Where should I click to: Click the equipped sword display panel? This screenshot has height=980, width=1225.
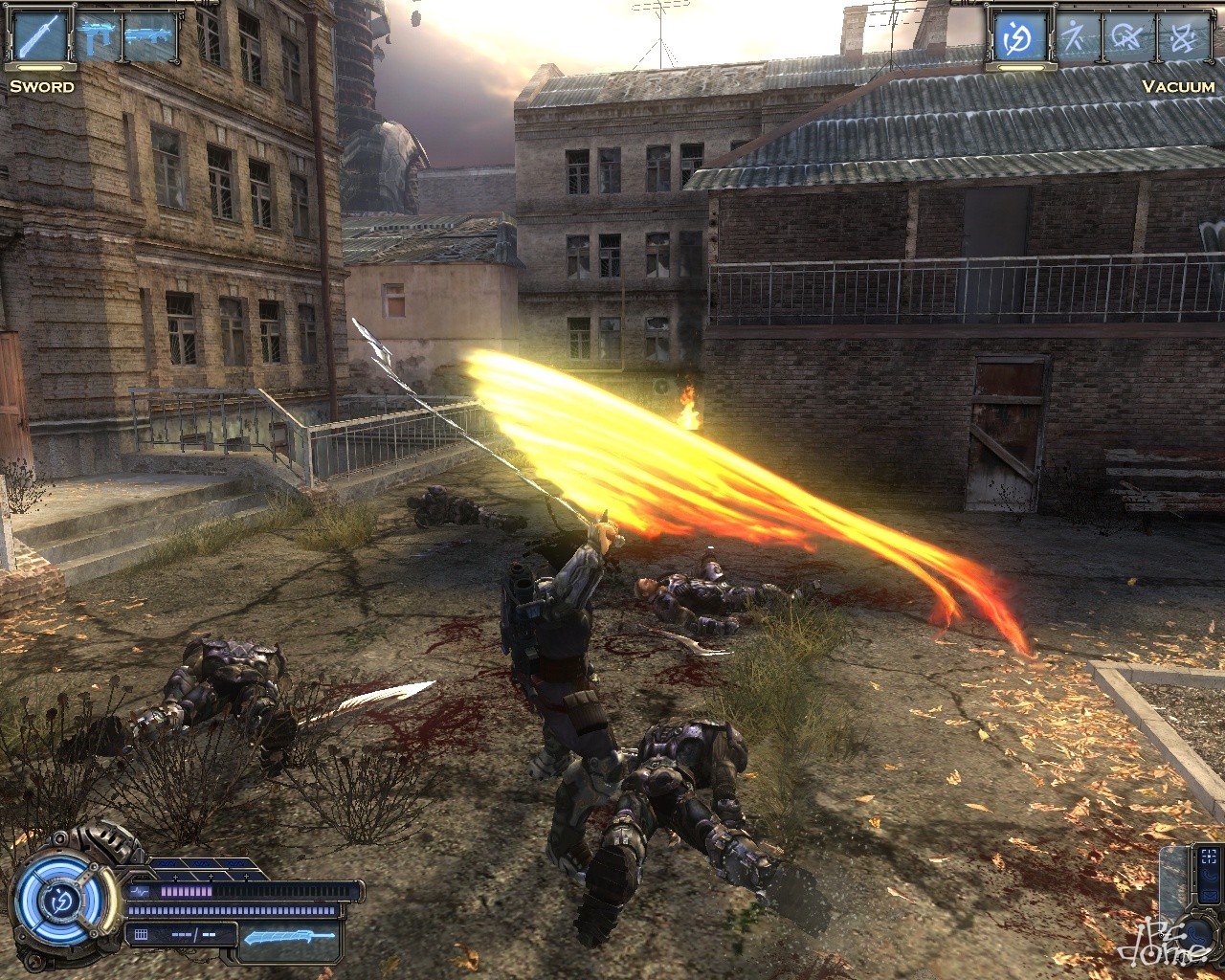pos(290,937)
